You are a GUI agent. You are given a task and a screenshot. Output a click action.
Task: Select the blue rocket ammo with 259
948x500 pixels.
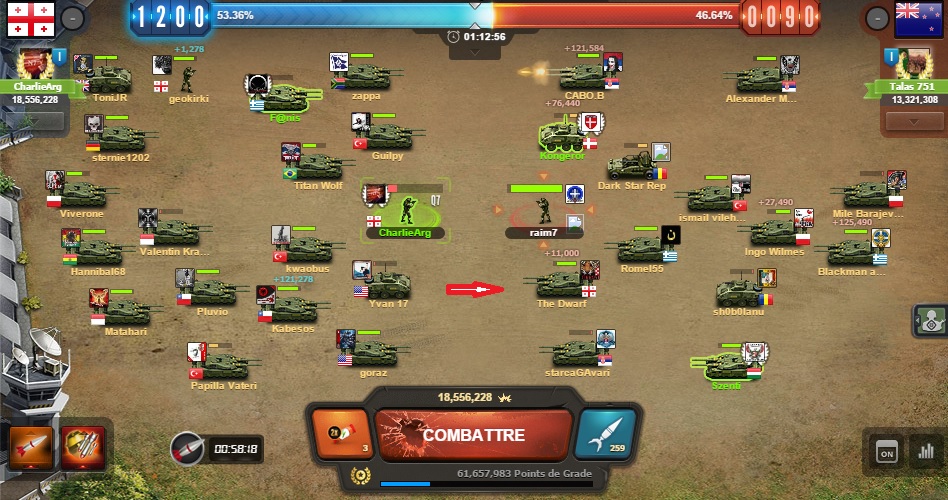coord(607,436)
